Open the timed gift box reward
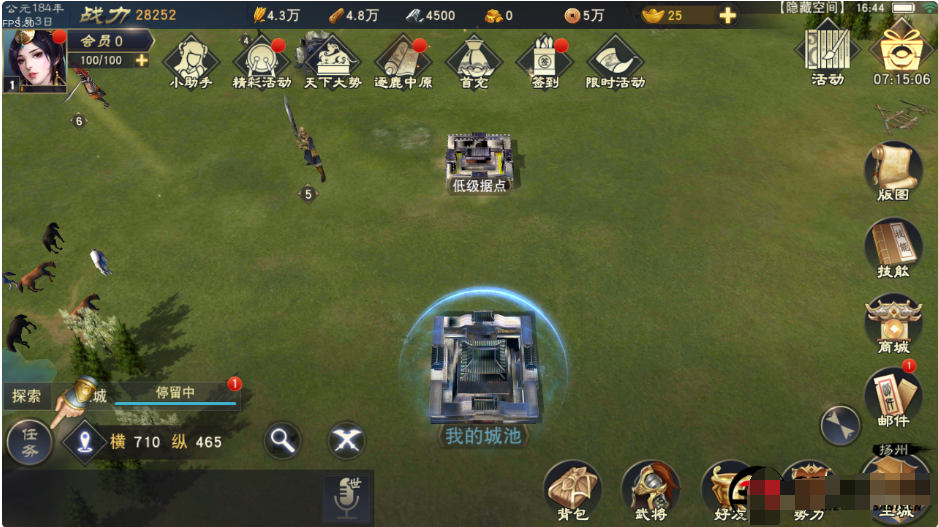Screen dimensions: 938x527 pos(901,46)
